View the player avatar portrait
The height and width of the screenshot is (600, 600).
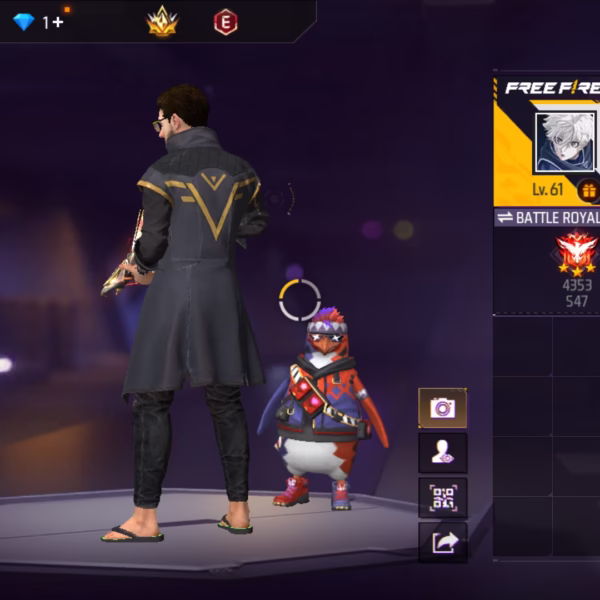pyautogui.click(x=565, y=142)
